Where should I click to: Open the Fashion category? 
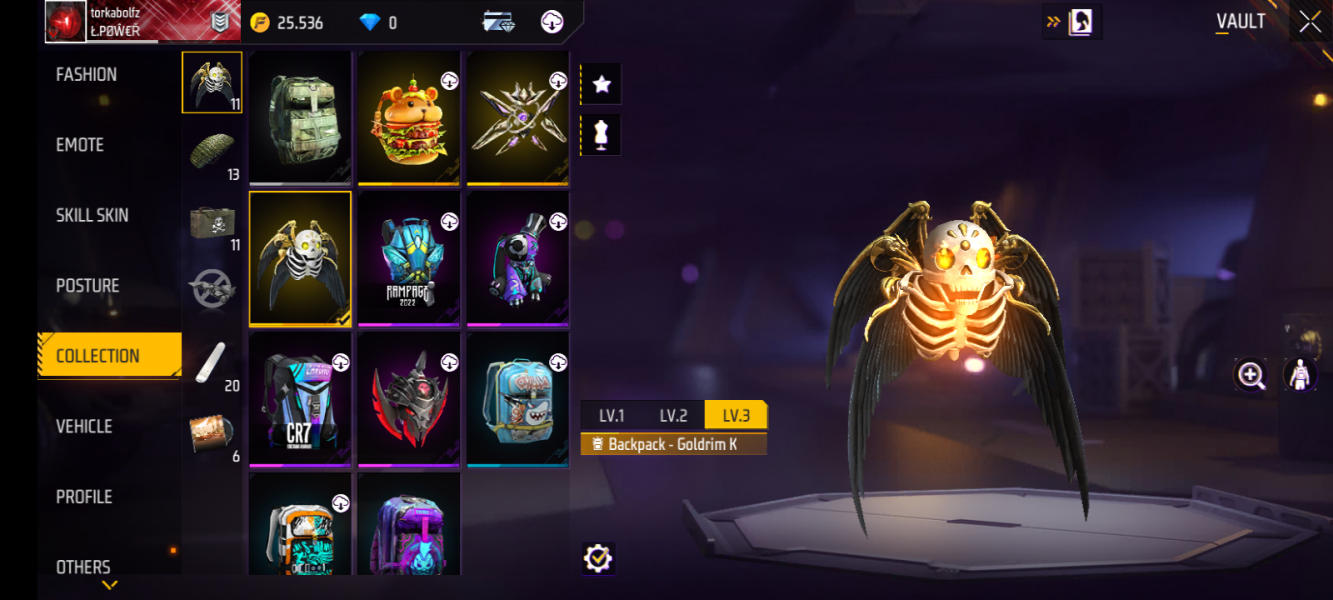(87, 75)
